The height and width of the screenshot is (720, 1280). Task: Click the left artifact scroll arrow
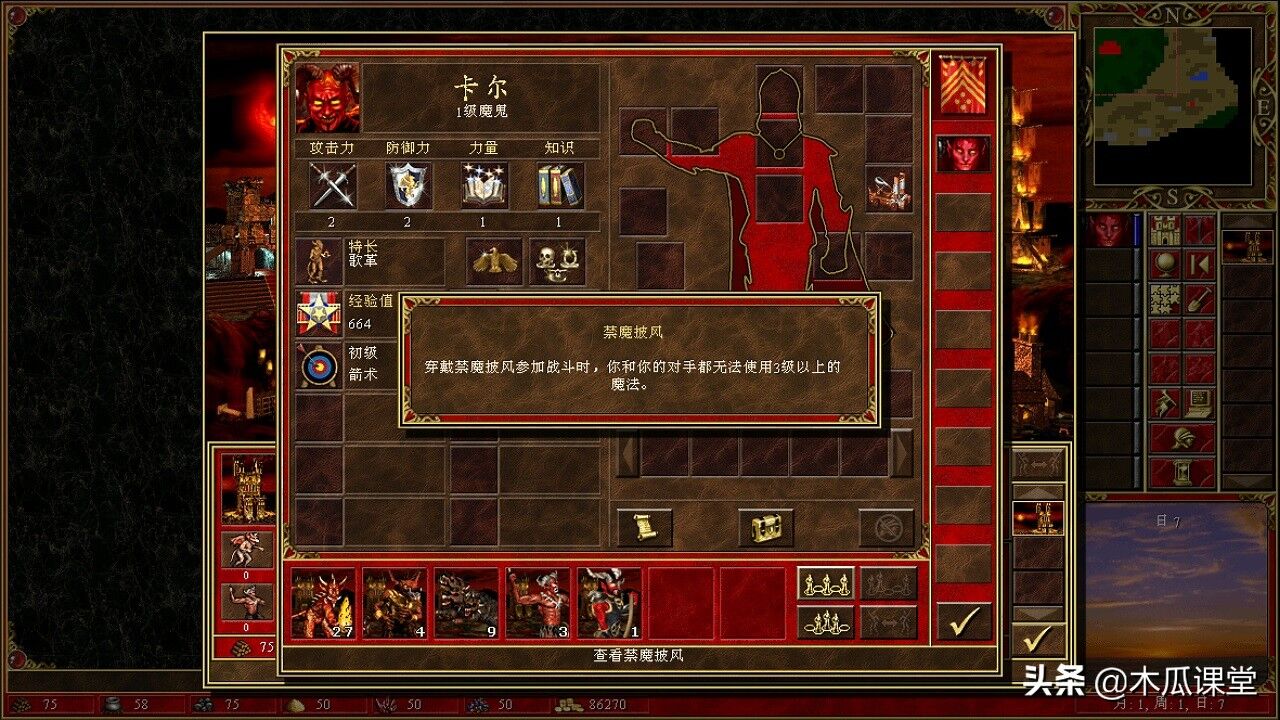point(627,455)
